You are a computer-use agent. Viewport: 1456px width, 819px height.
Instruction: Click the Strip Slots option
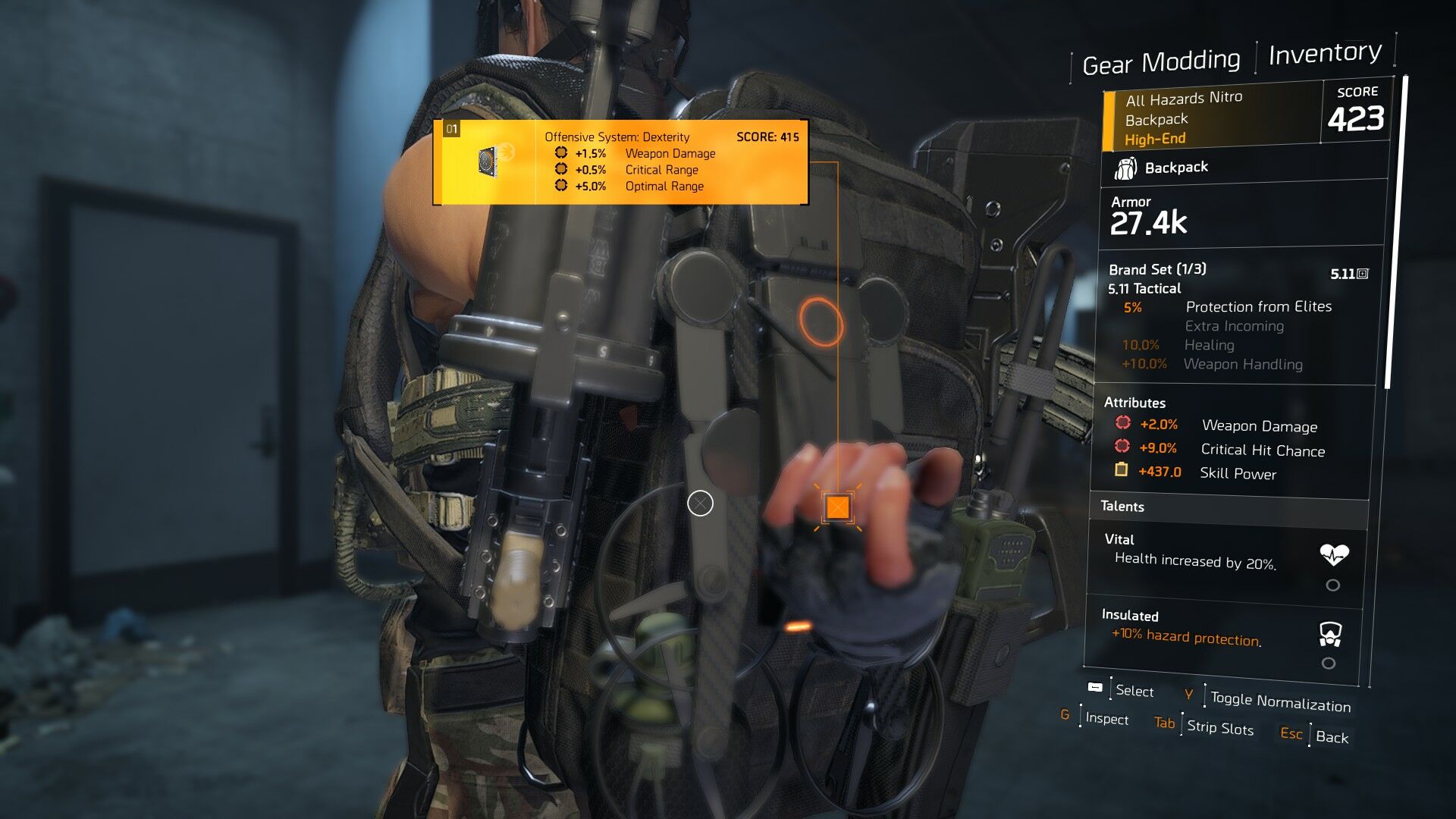[x=1219, y=728]
